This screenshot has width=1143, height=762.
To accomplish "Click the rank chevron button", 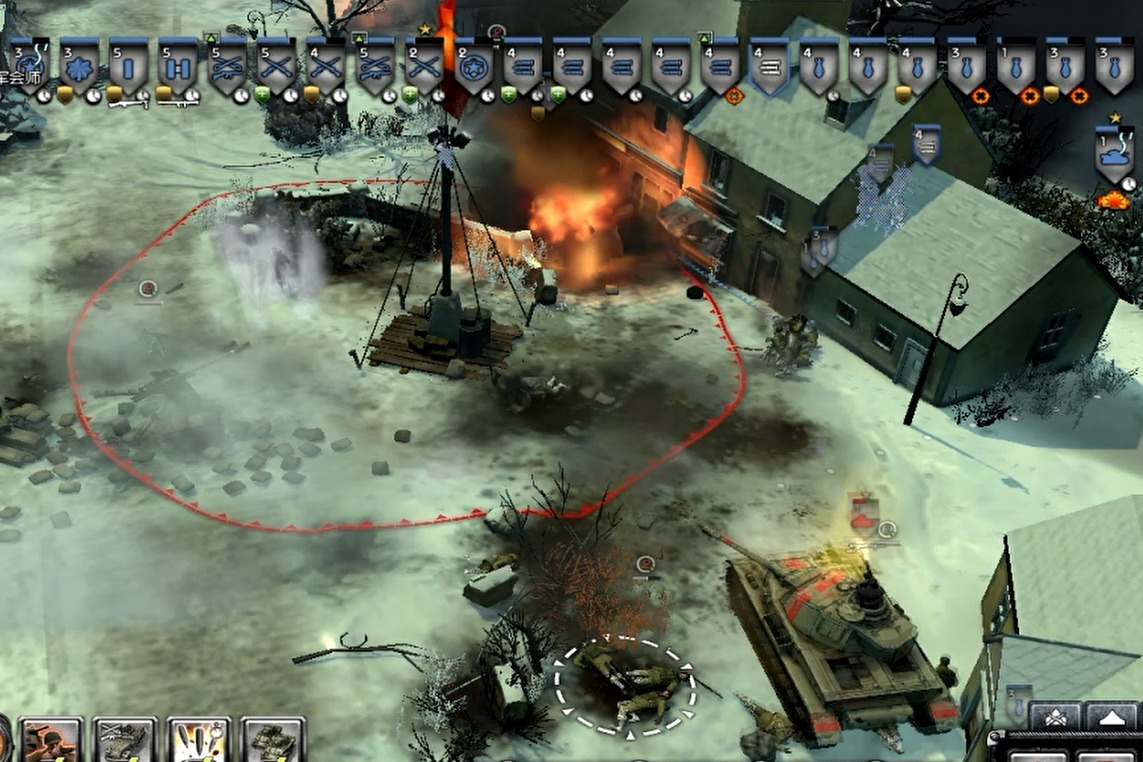I will click(x=1054, y=716).
